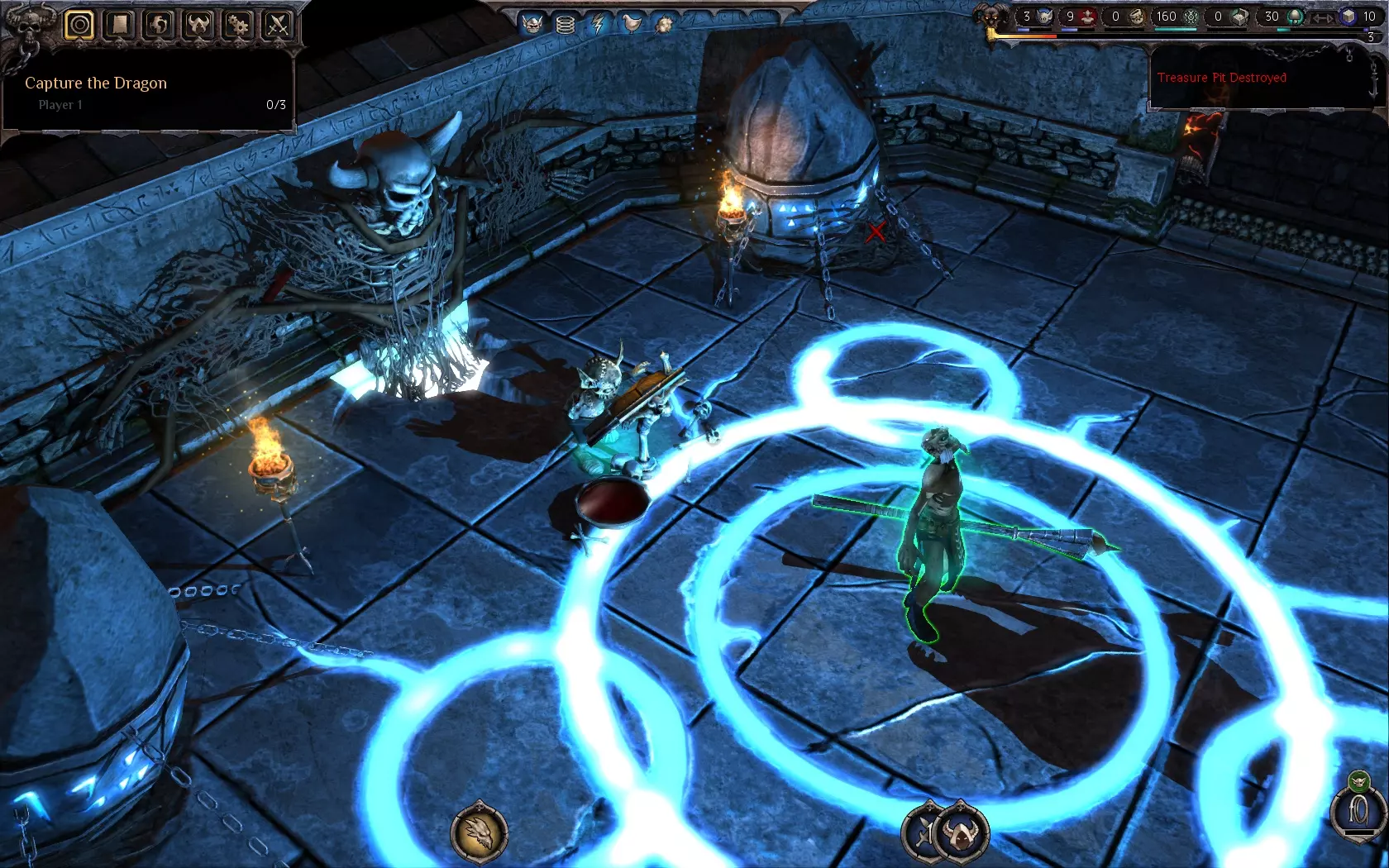Select the stacked coins icon
Image resolution: width=1389 pixels, height=868 pixels.
[566, 24]
